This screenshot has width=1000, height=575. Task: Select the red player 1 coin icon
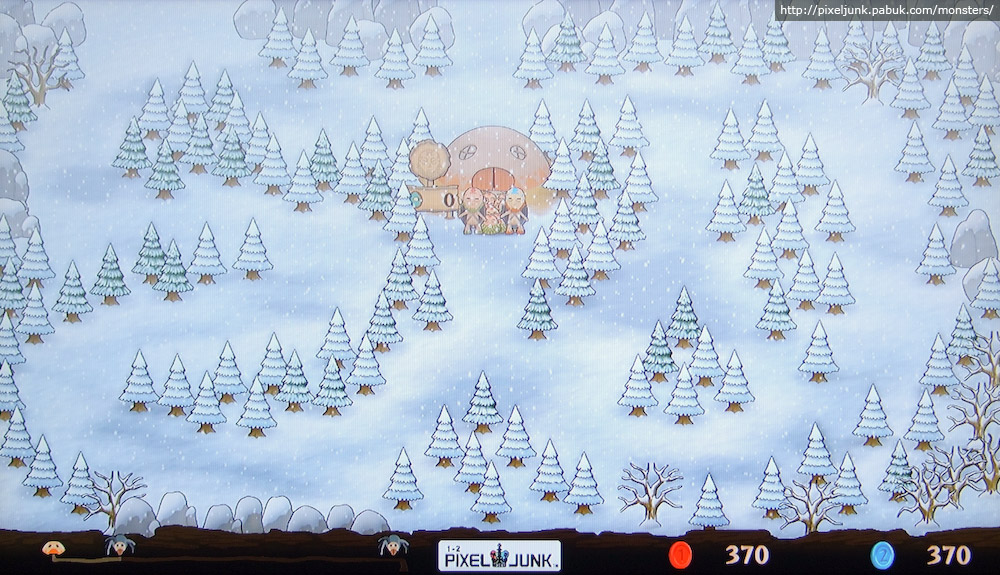681,554
